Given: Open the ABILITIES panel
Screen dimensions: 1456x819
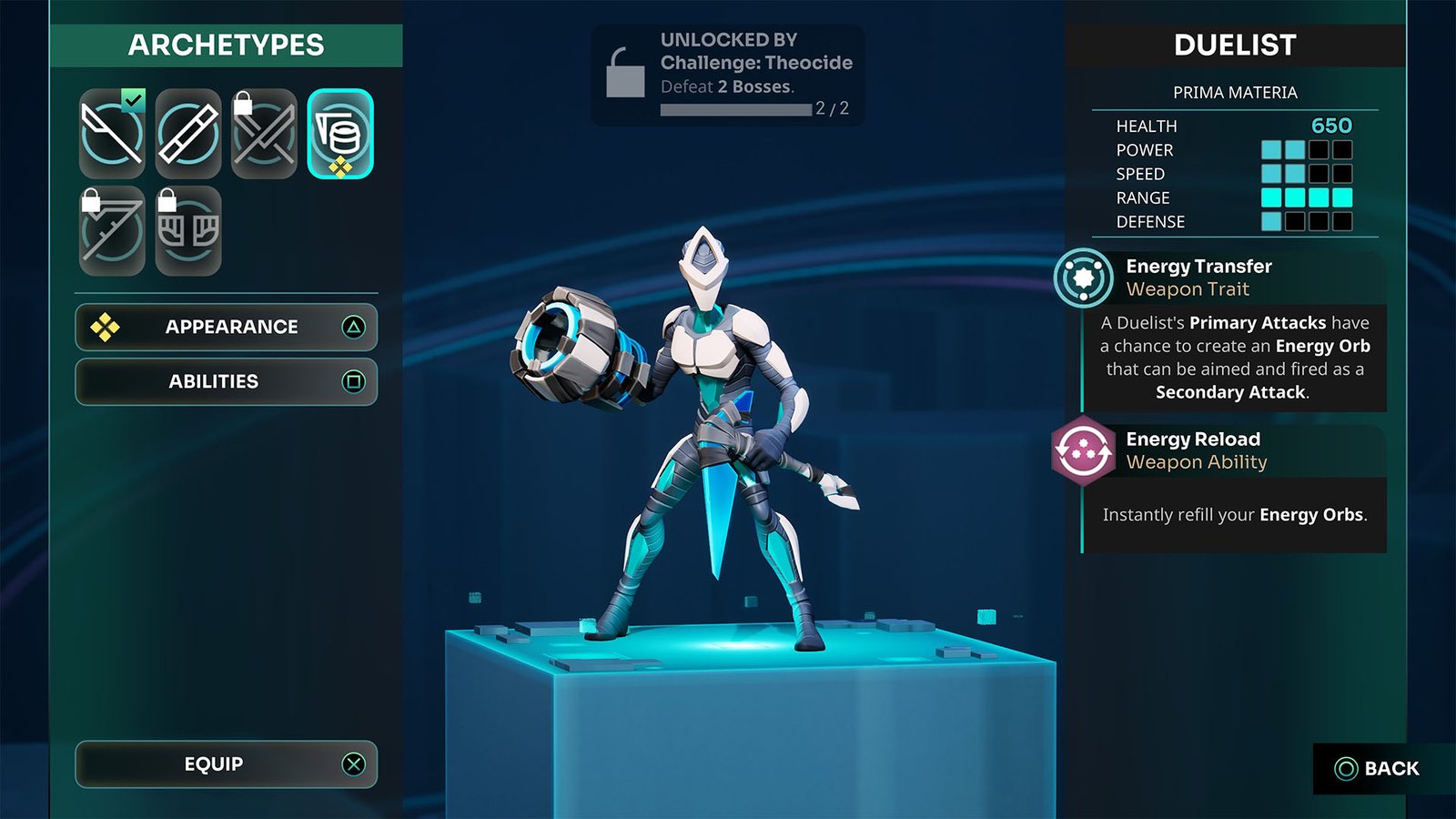Looking at the screenshot, I should [x=226, y=381].
